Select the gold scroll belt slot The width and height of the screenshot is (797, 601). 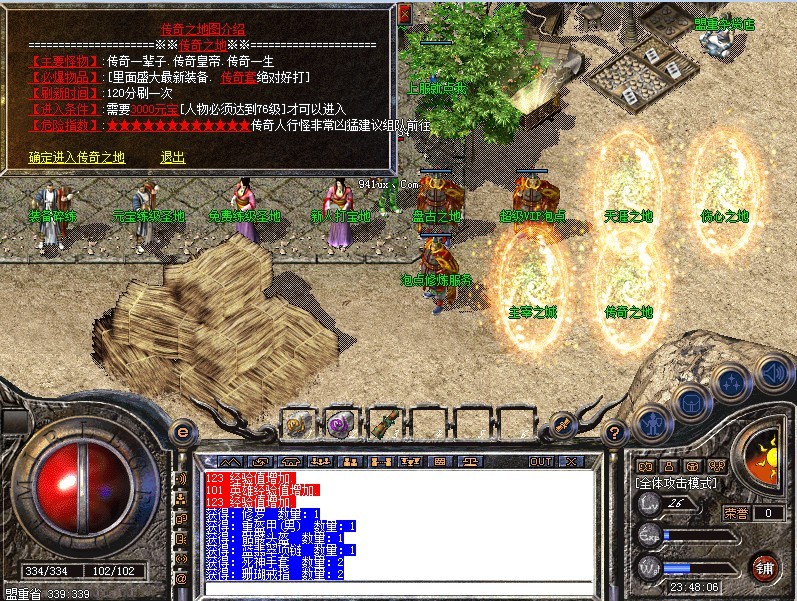click(x=298, y=423)
